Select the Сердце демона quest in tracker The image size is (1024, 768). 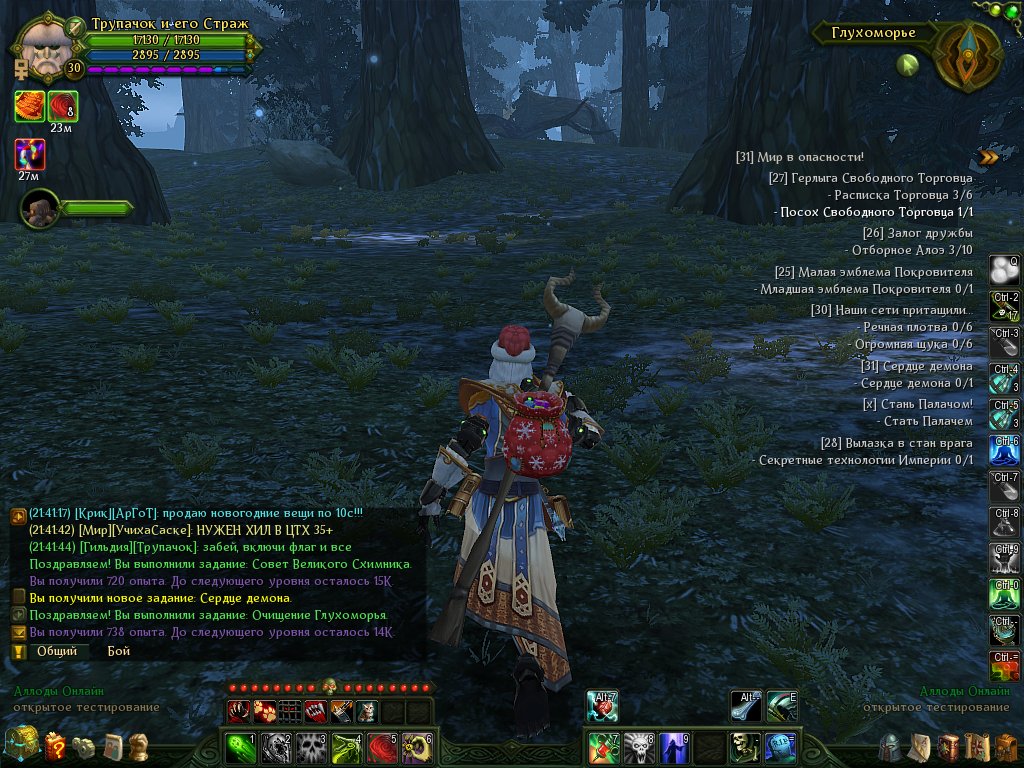tap(917, 366)
